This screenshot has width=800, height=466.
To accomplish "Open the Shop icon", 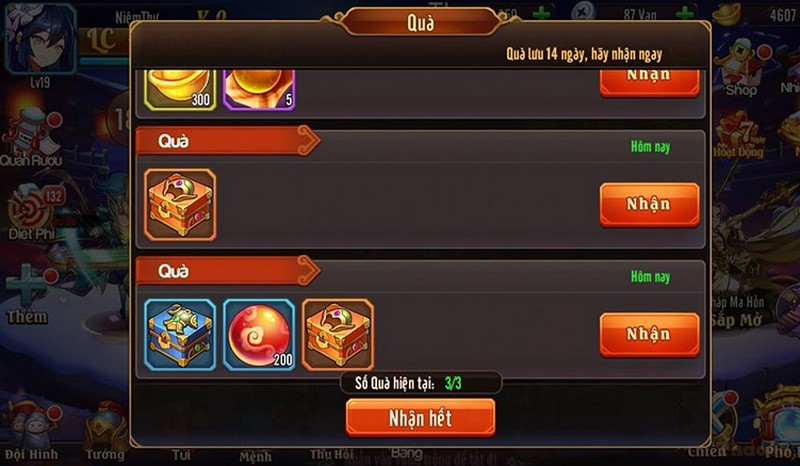I will click(741, 70).
